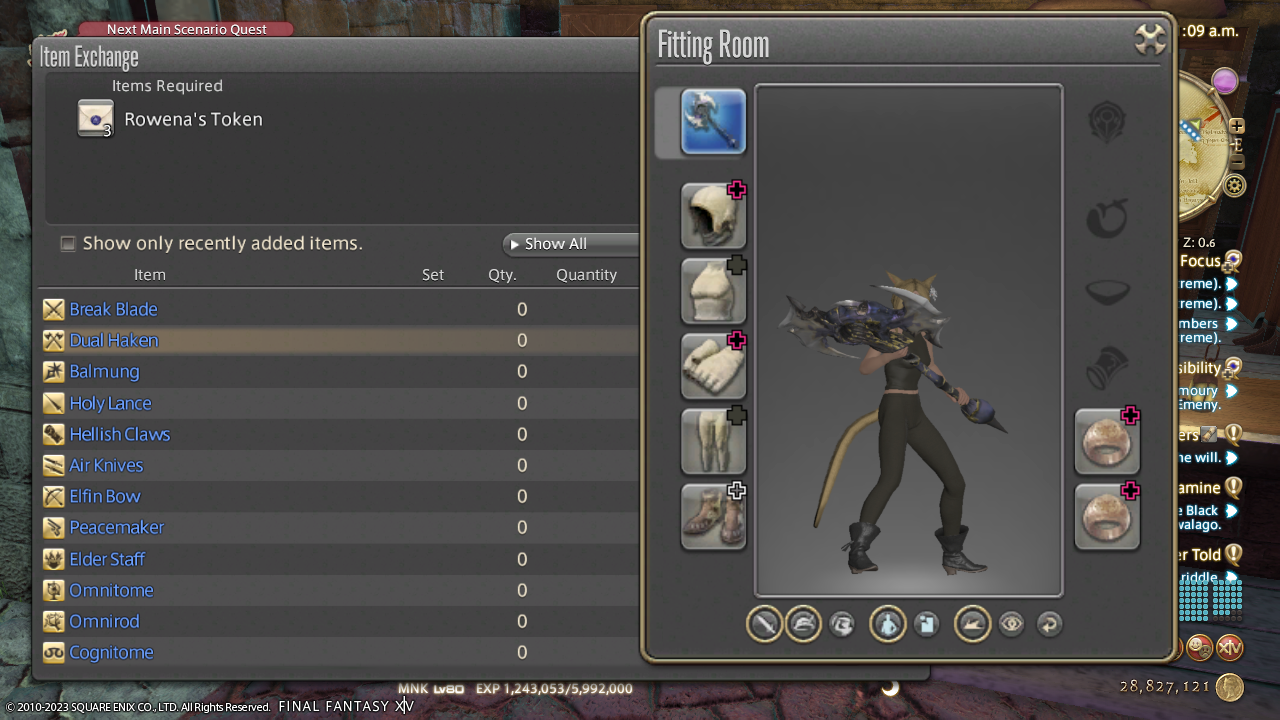Select the Omnirod item row
Image resolution: width=1280 pixels, height=720 pixels.
point(104,622)
